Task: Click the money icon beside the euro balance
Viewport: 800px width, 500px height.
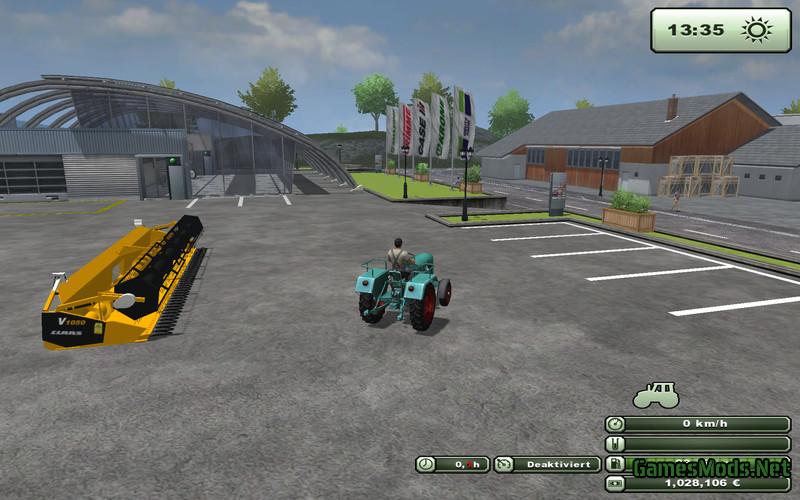Action: (x=615, y=483)
